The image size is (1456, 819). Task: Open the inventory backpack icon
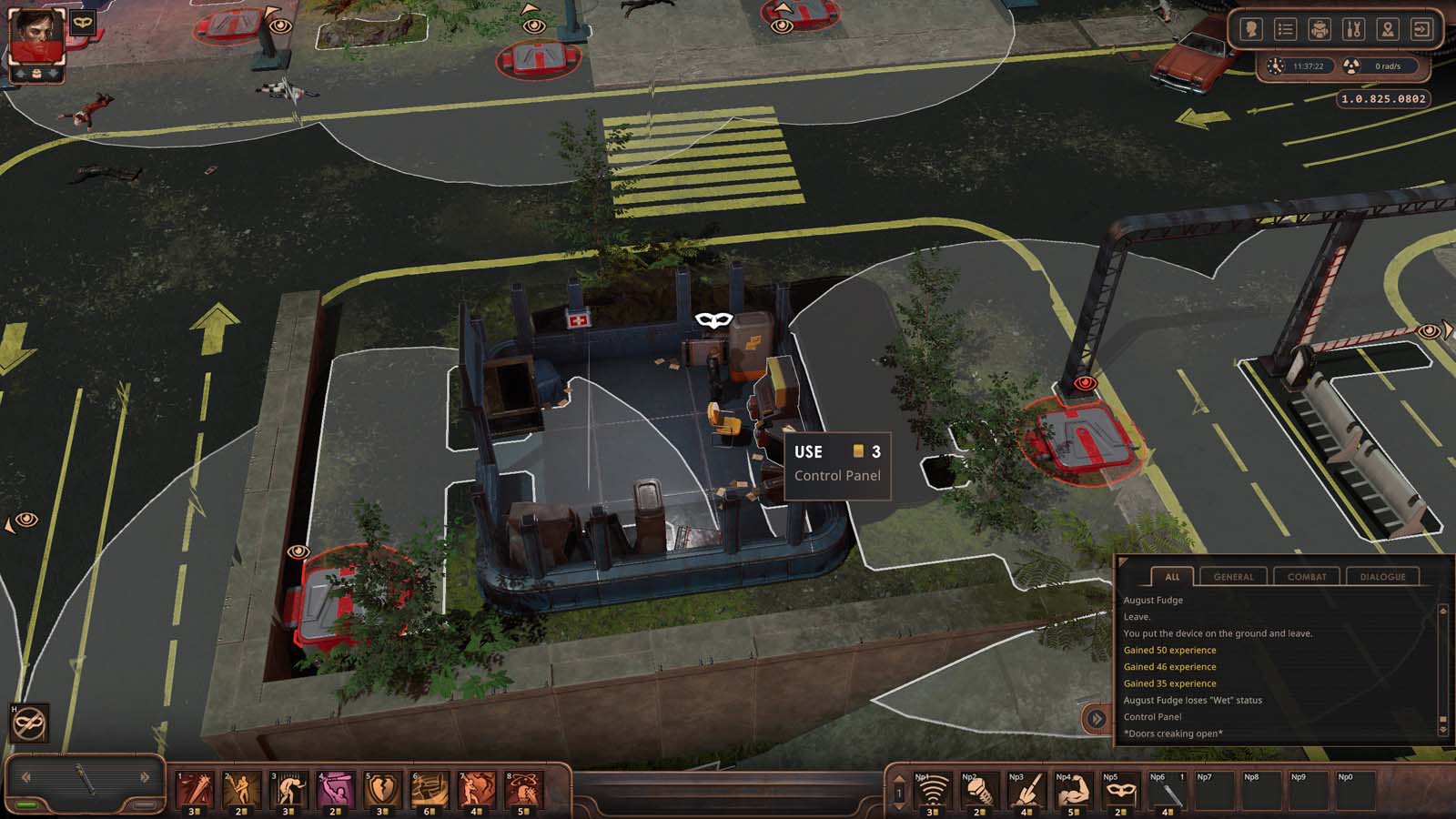point(1319,29)
